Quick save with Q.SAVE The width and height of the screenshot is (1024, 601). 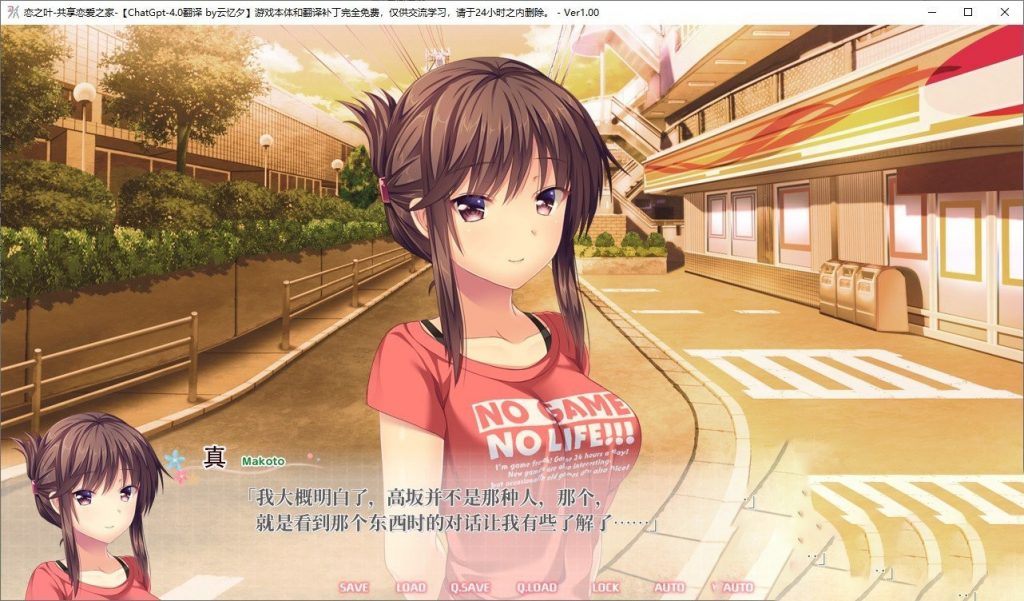(x=469, y=588)
